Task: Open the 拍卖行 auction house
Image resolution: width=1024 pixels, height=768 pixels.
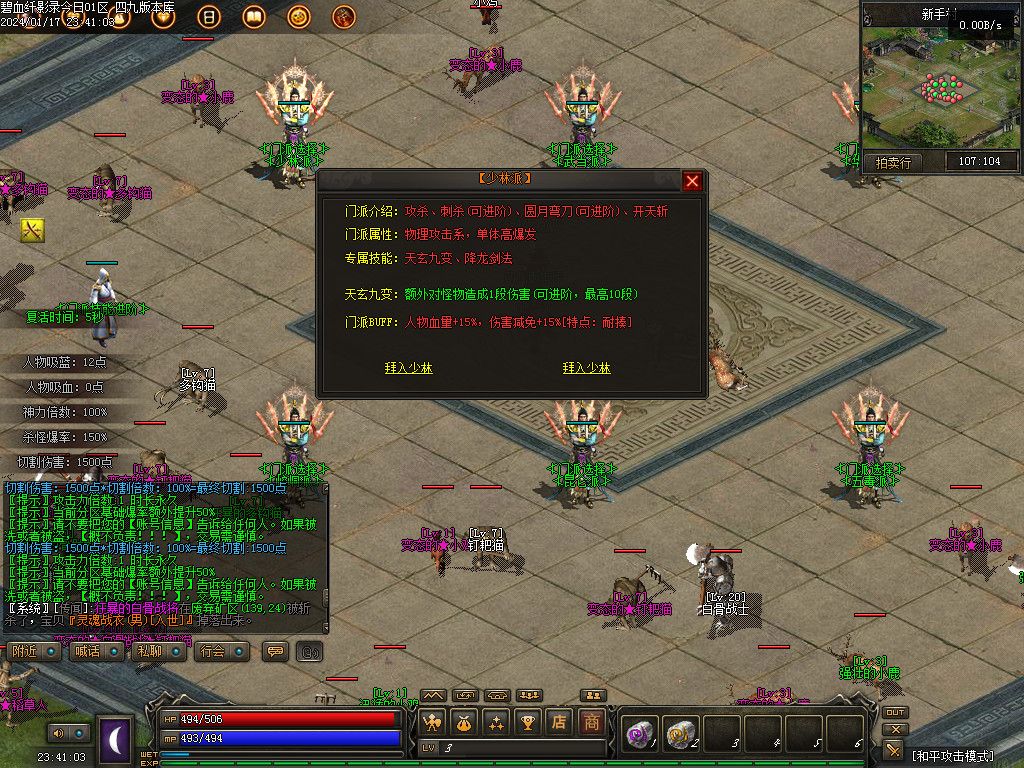Action: [892, 162]
